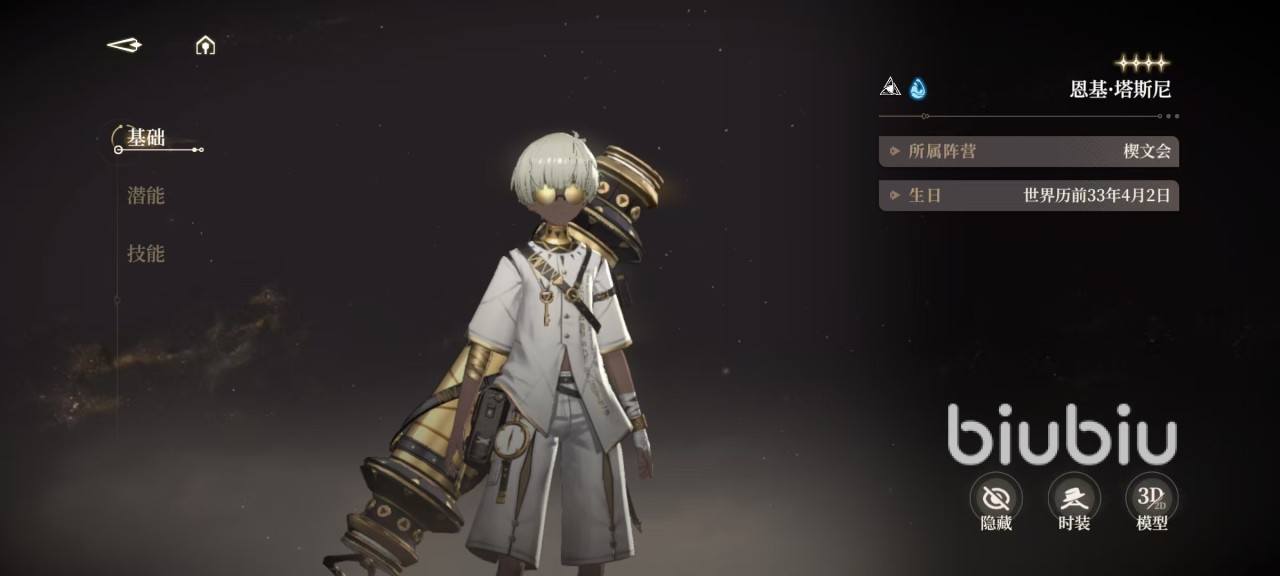1280x576 pixels.
Task: Return to the home screen
Action: point(205,45)
